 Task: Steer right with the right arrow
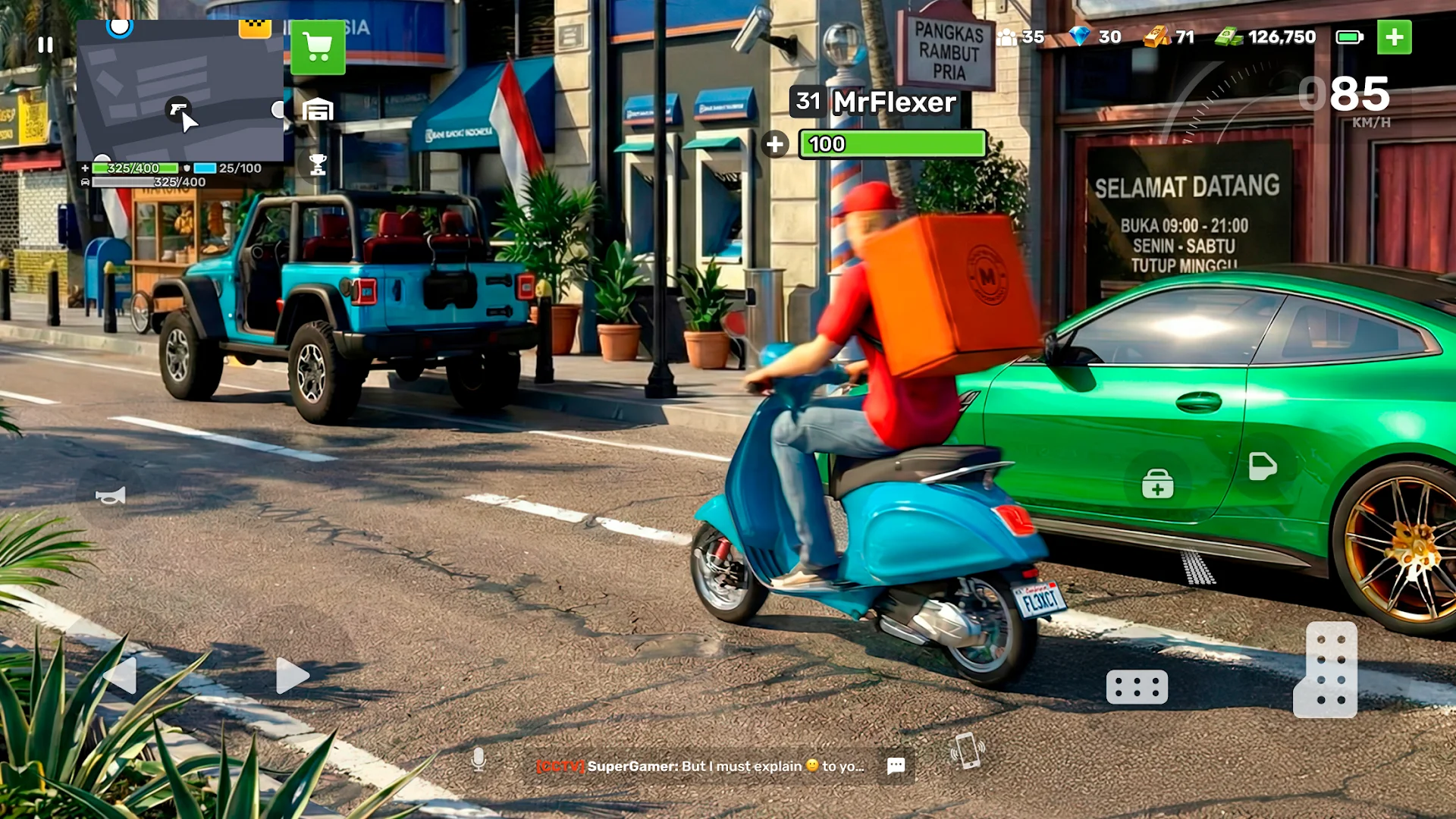click(x=292, y=675)
